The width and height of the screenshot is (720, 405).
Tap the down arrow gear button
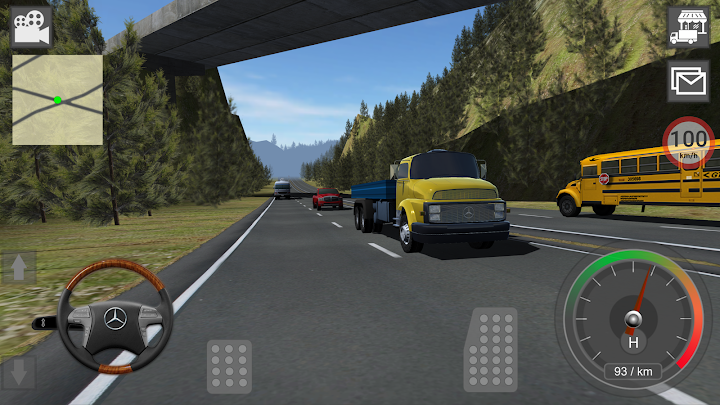pyautogui.click(x=20, y=372)
